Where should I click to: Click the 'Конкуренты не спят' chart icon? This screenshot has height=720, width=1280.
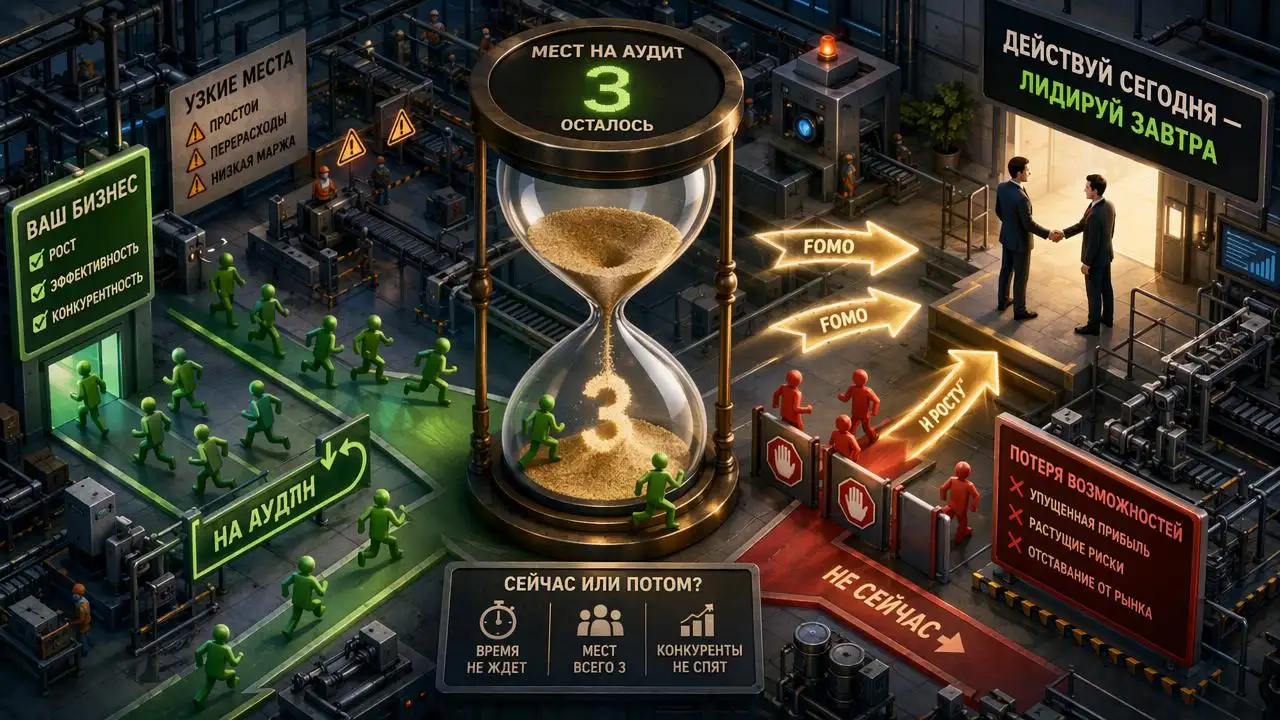pos(697,622)
